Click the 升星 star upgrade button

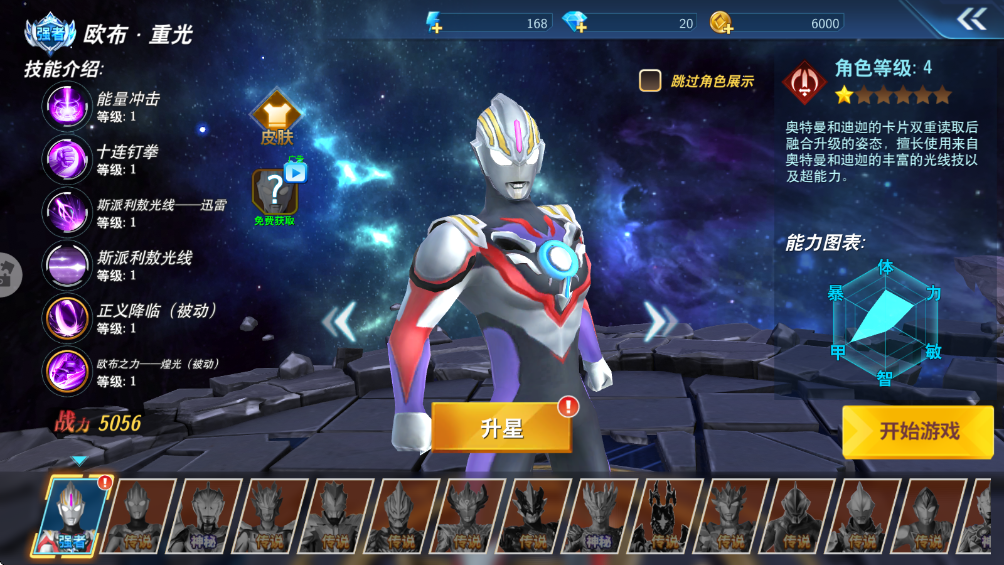coord(501,428)
